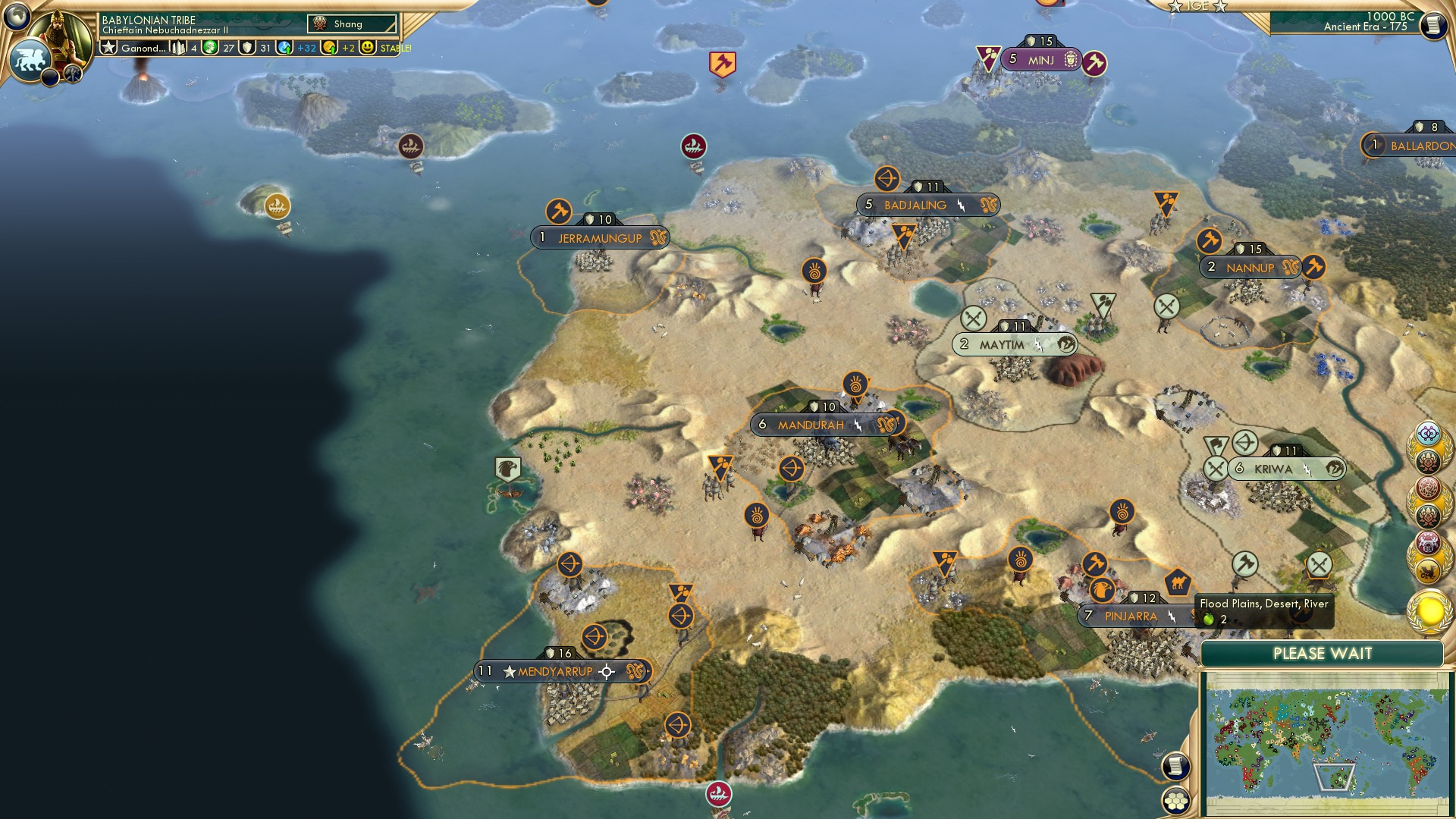Toggle strategic view via hexagon icon bottom right
The height and width of the screenshot is (819, 1456).
1176,802
